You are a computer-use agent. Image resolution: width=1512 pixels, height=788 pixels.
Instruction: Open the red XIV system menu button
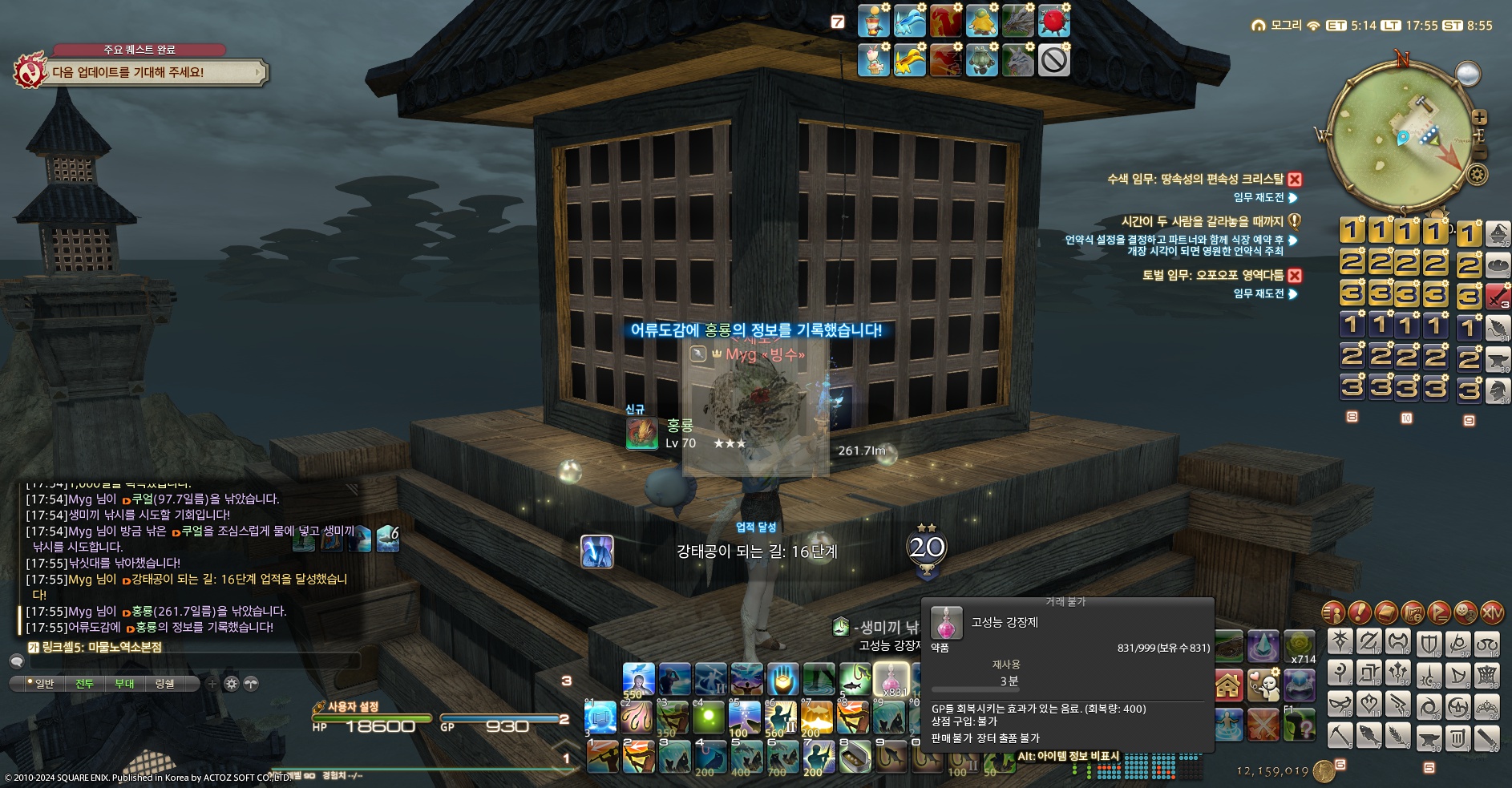click(x=1492, y=613)
